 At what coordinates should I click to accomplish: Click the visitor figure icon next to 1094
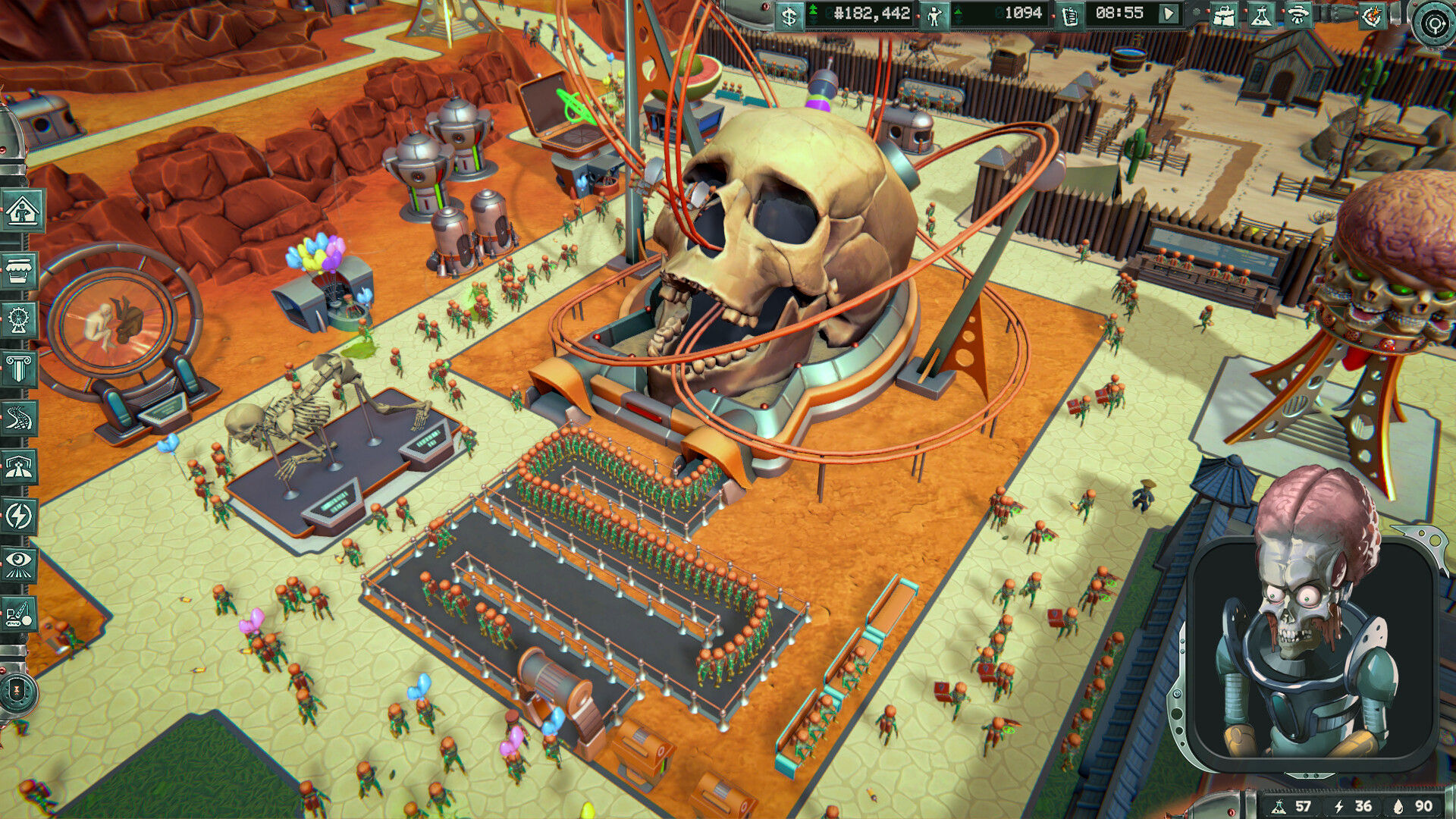[933, 17]
